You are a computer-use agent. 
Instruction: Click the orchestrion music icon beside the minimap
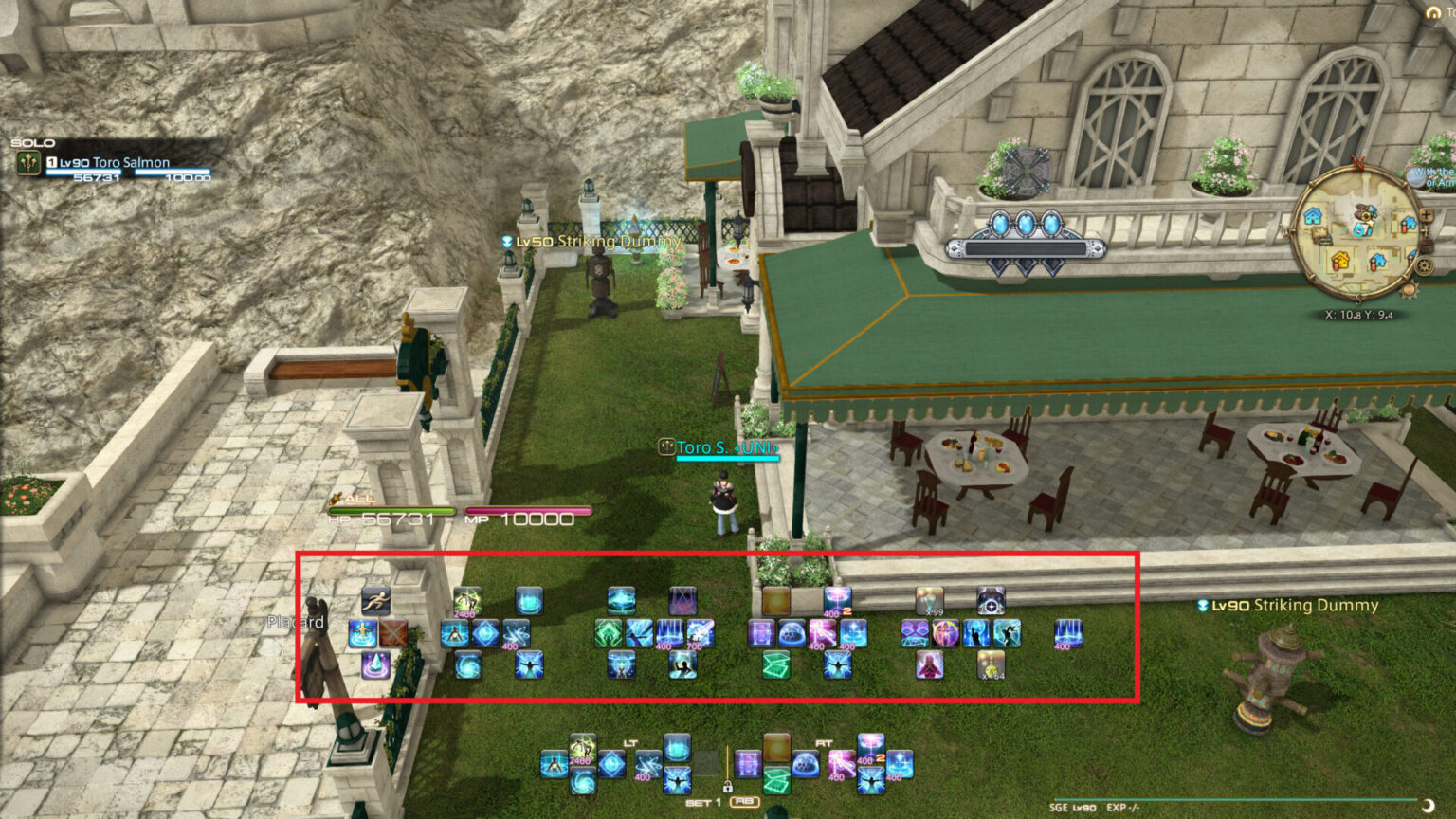1415,178
